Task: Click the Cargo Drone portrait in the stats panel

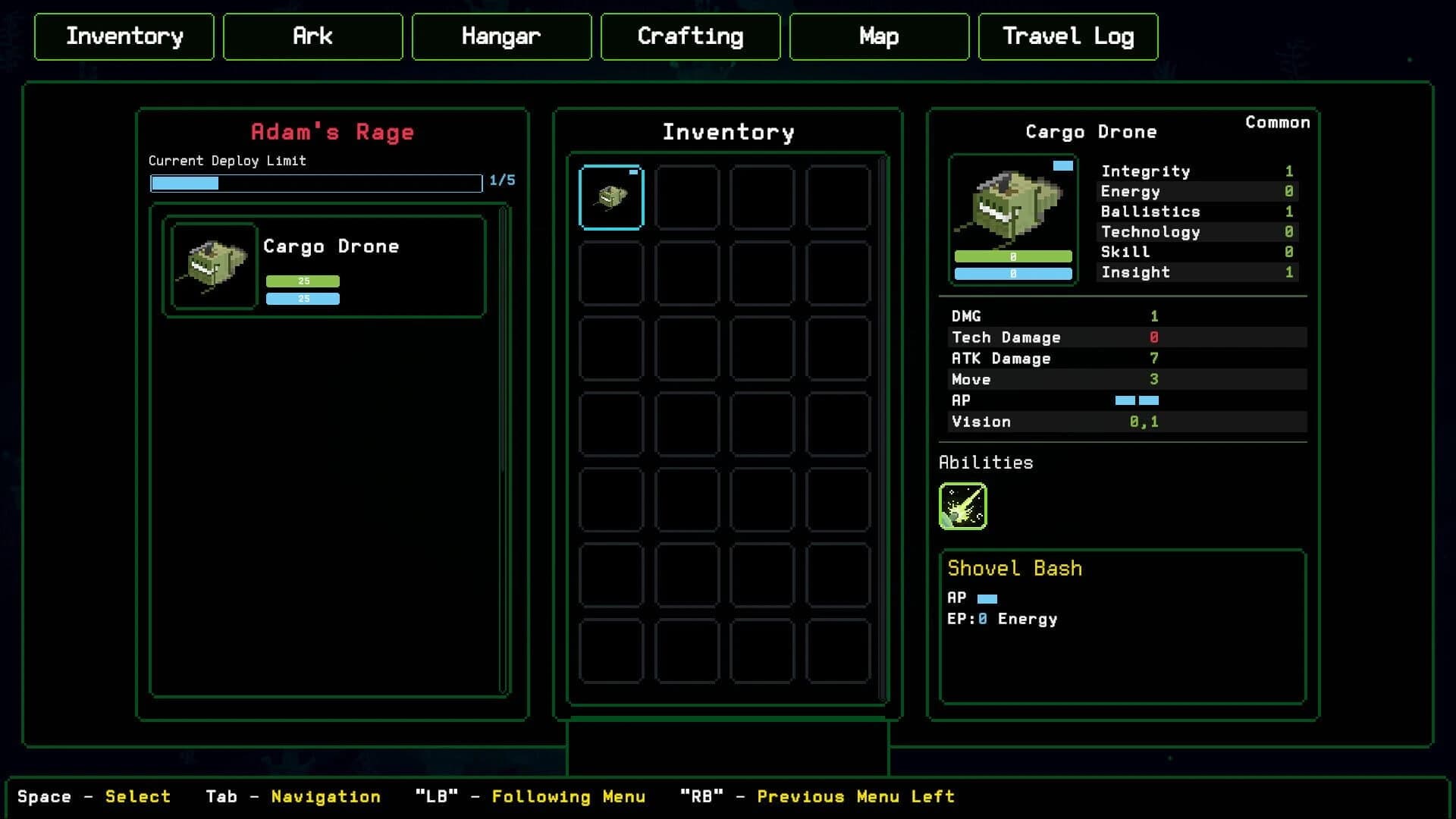Action: [1013, 216]
